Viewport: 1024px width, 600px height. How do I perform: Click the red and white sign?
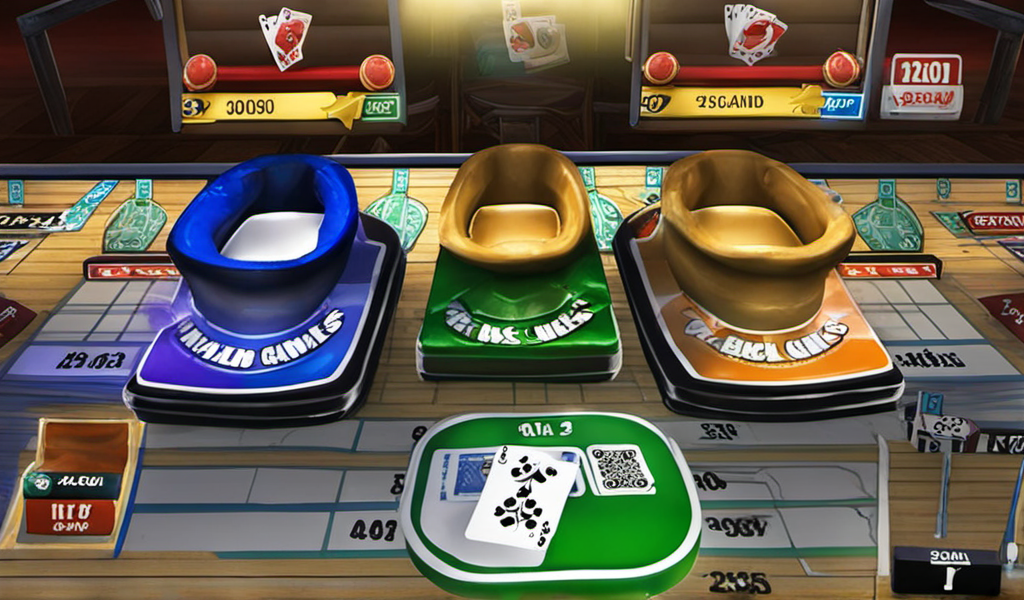click(923, 86)
